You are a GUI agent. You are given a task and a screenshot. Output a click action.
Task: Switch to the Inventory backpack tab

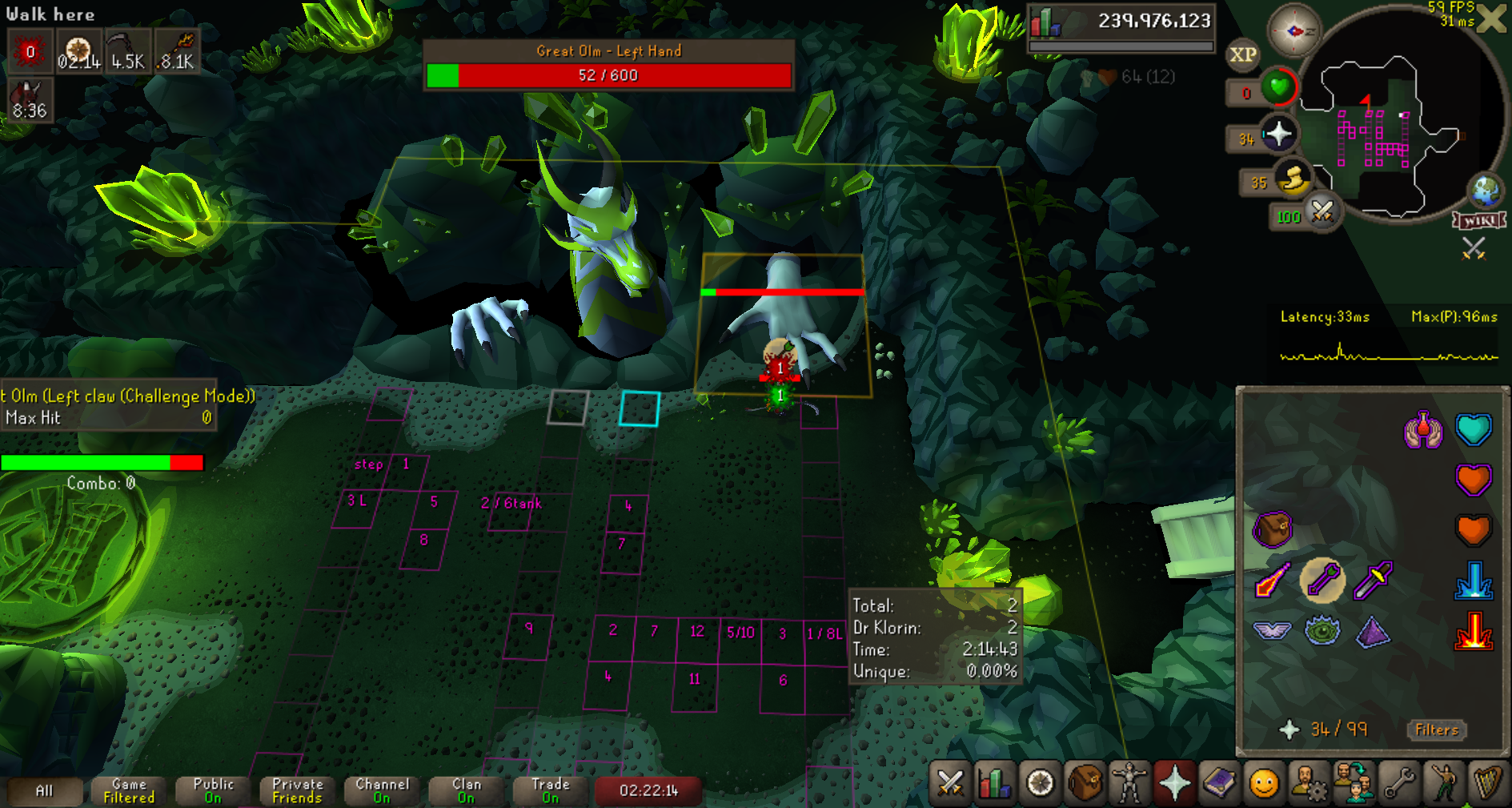click(x=1085, y=782)
